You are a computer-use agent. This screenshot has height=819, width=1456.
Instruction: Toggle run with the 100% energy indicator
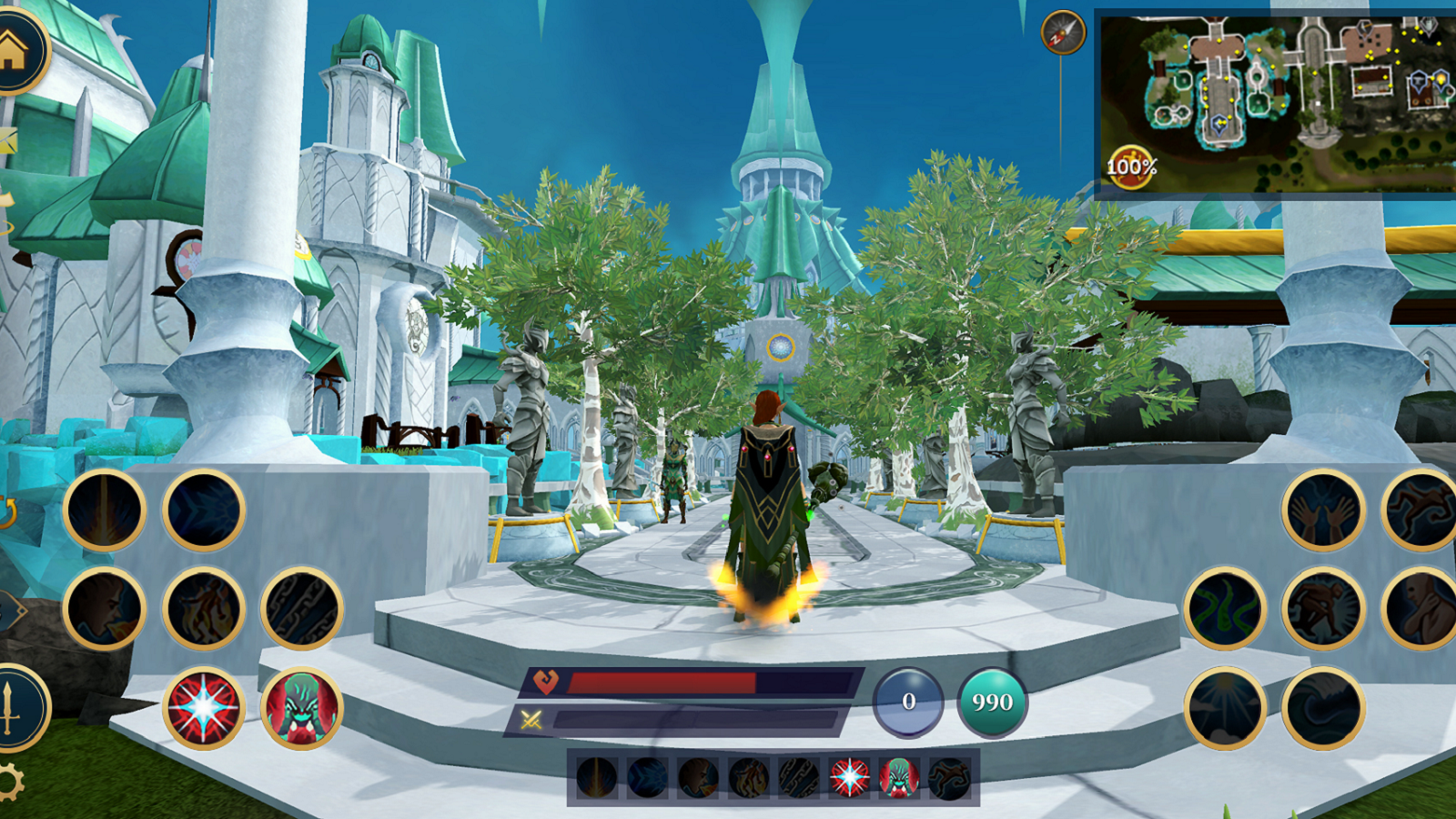(x=1131, y=164)
